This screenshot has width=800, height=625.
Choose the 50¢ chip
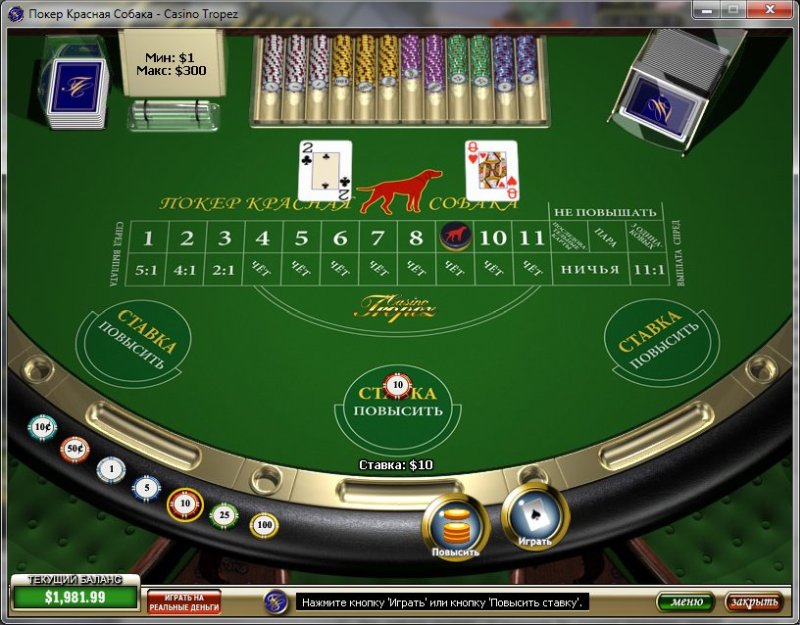(x=75, y=449)
